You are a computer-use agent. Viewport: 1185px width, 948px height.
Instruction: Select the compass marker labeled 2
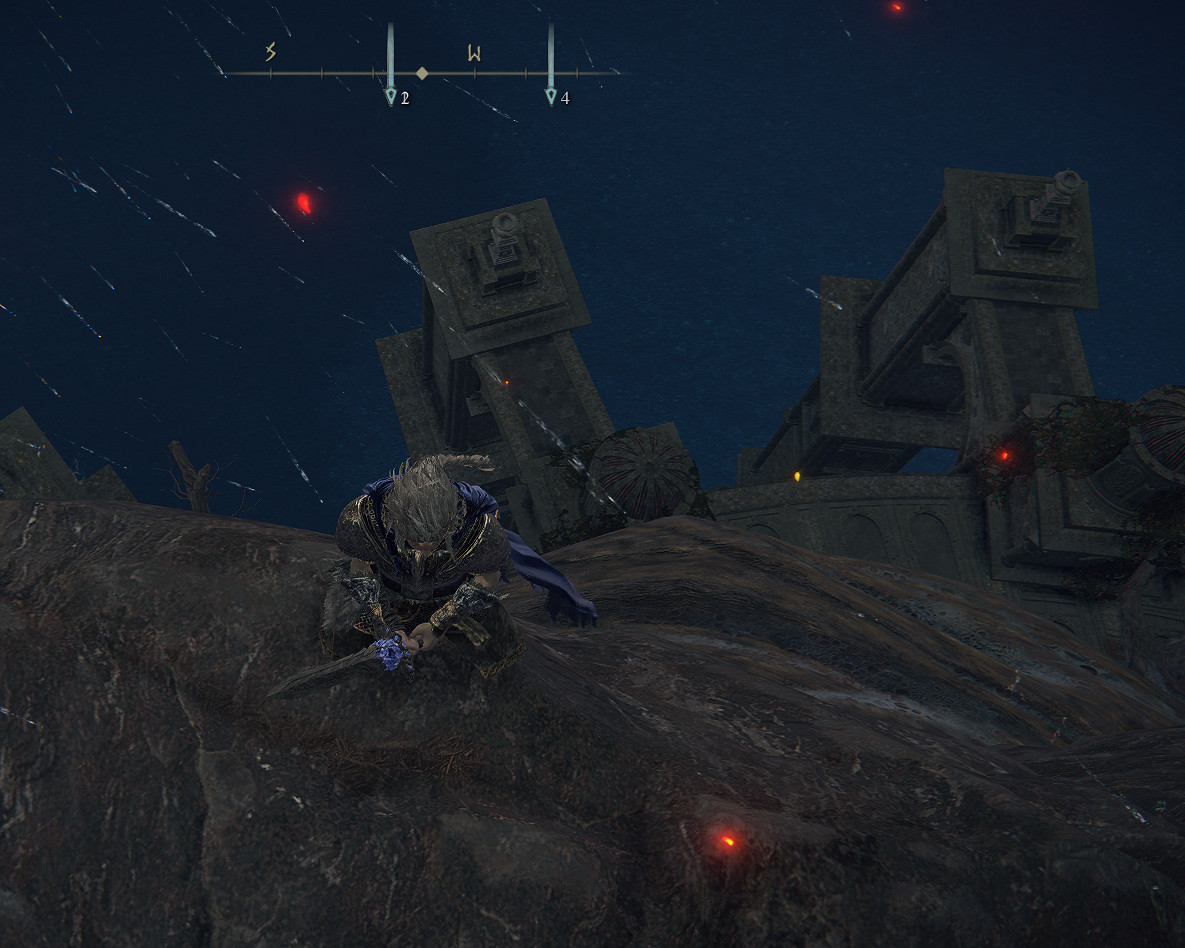point(391,96)
